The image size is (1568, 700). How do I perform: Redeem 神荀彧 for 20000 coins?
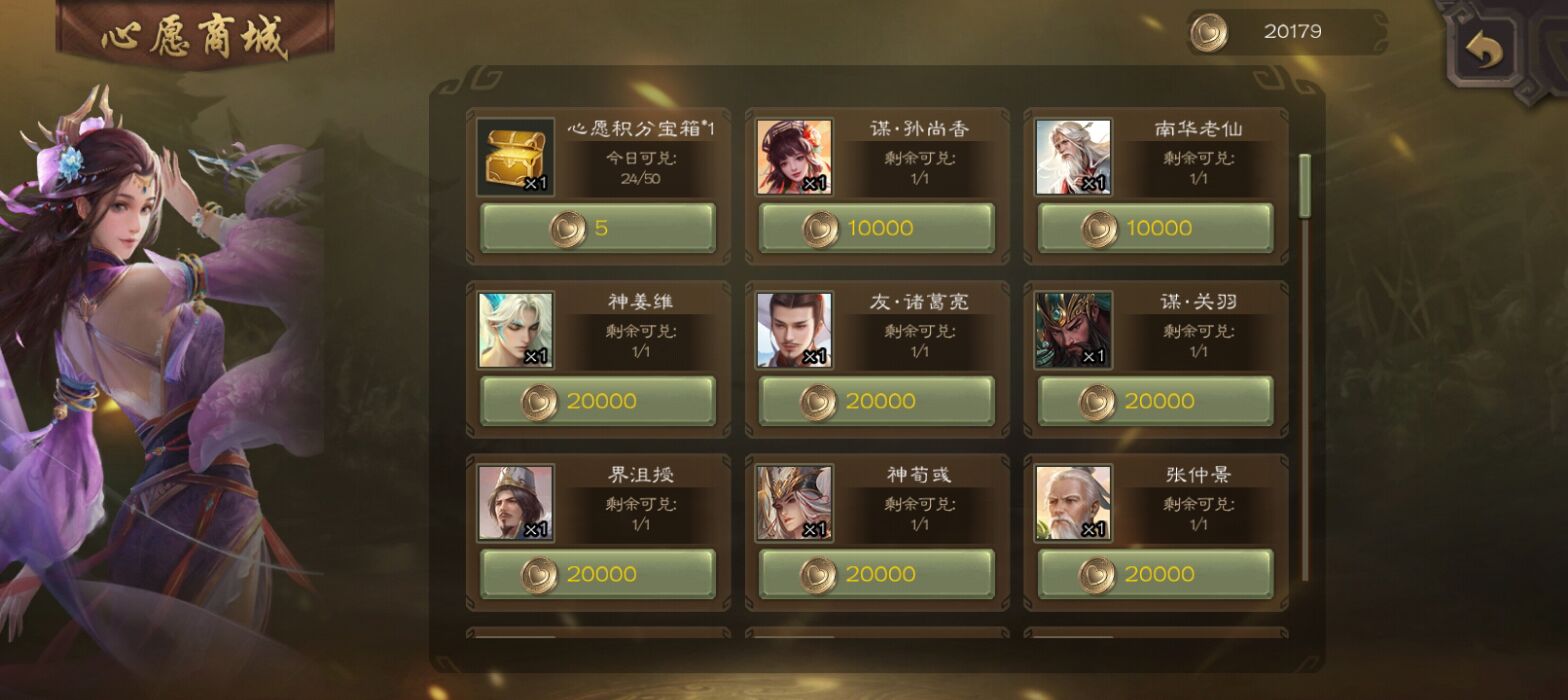click(x=876, y=574)
